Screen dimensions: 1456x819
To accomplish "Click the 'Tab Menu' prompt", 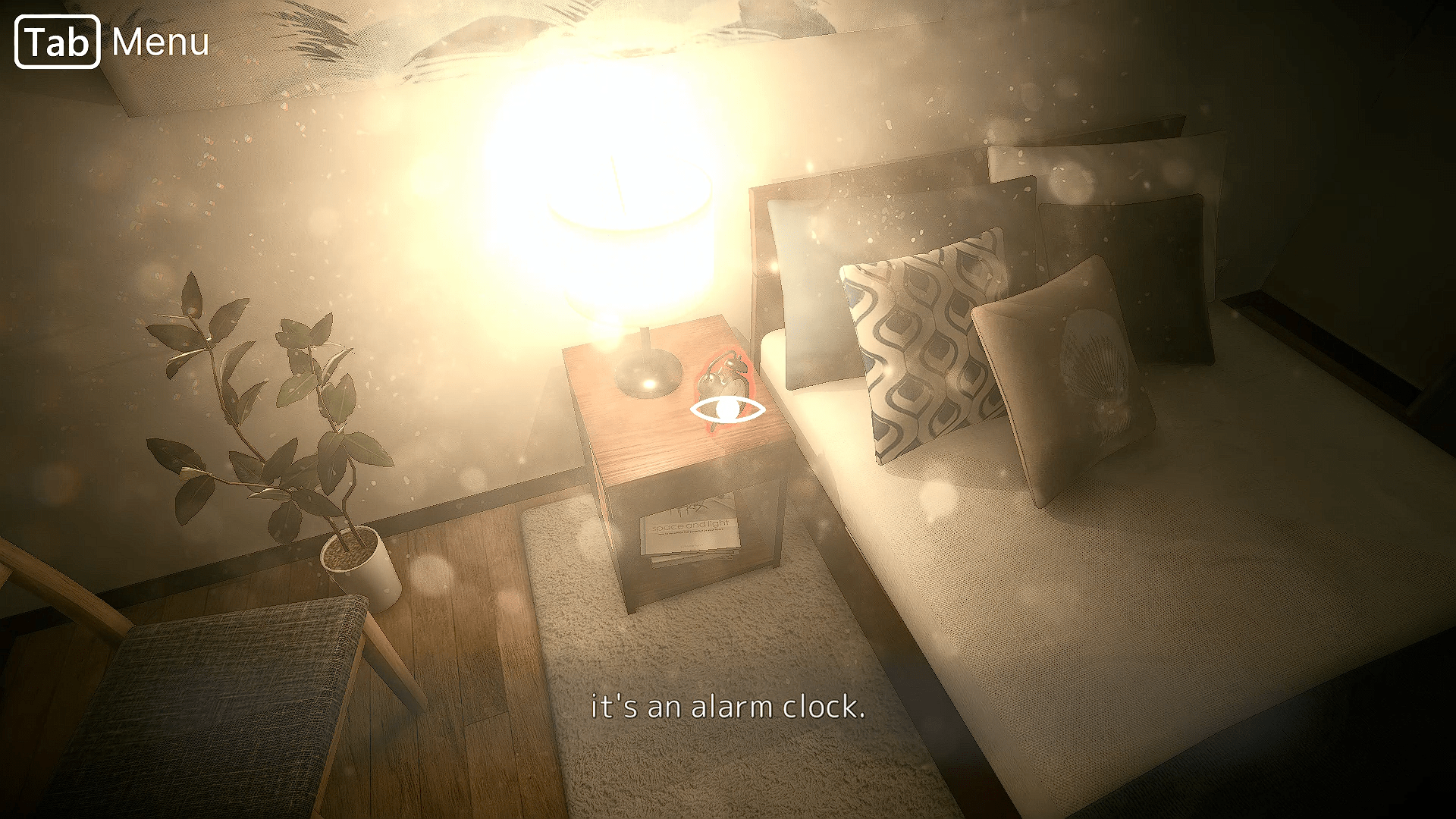I will [110, 43].
